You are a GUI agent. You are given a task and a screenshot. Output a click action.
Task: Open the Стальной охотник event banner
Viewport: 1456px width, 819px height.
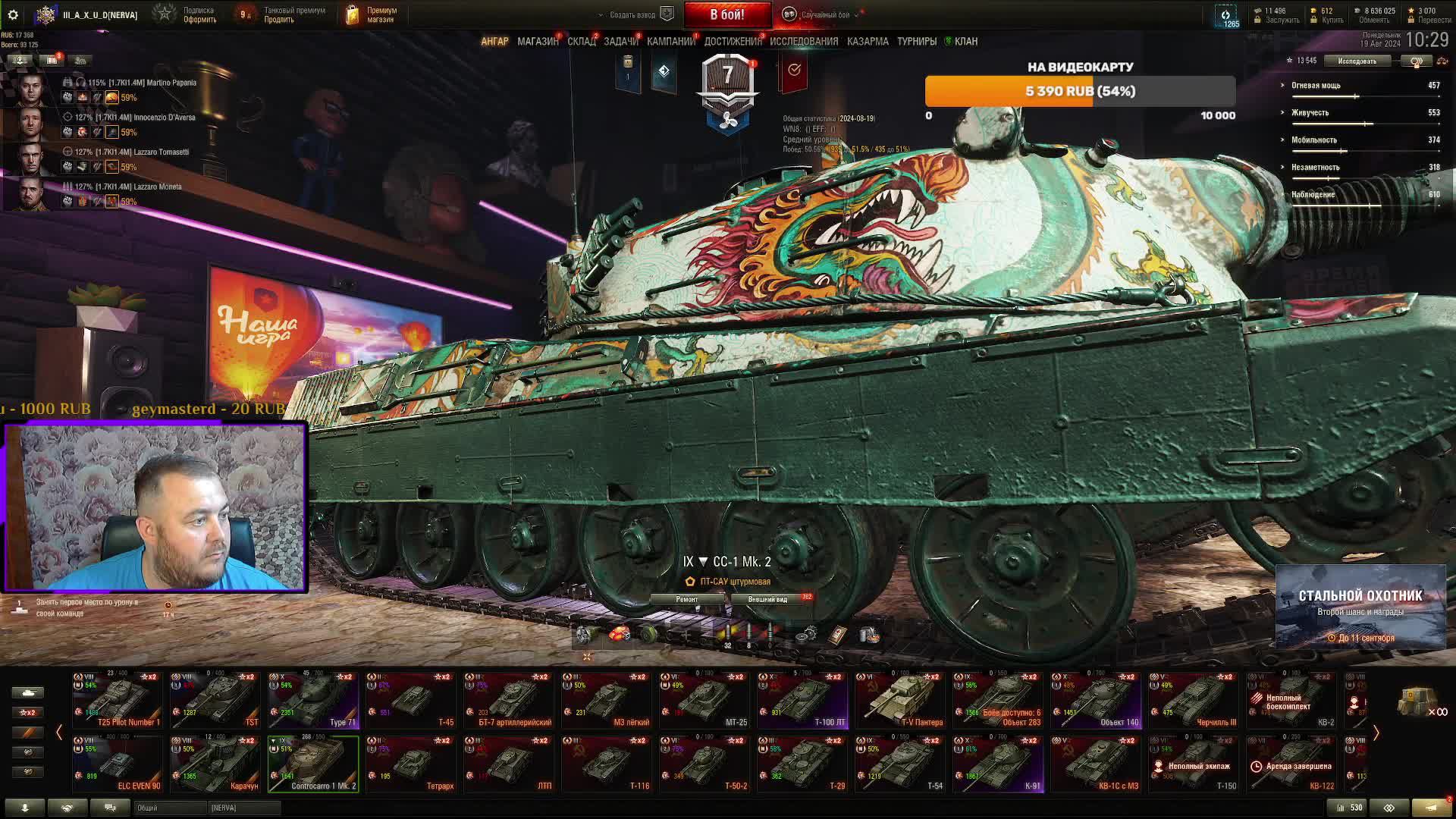click(1360, 606)
